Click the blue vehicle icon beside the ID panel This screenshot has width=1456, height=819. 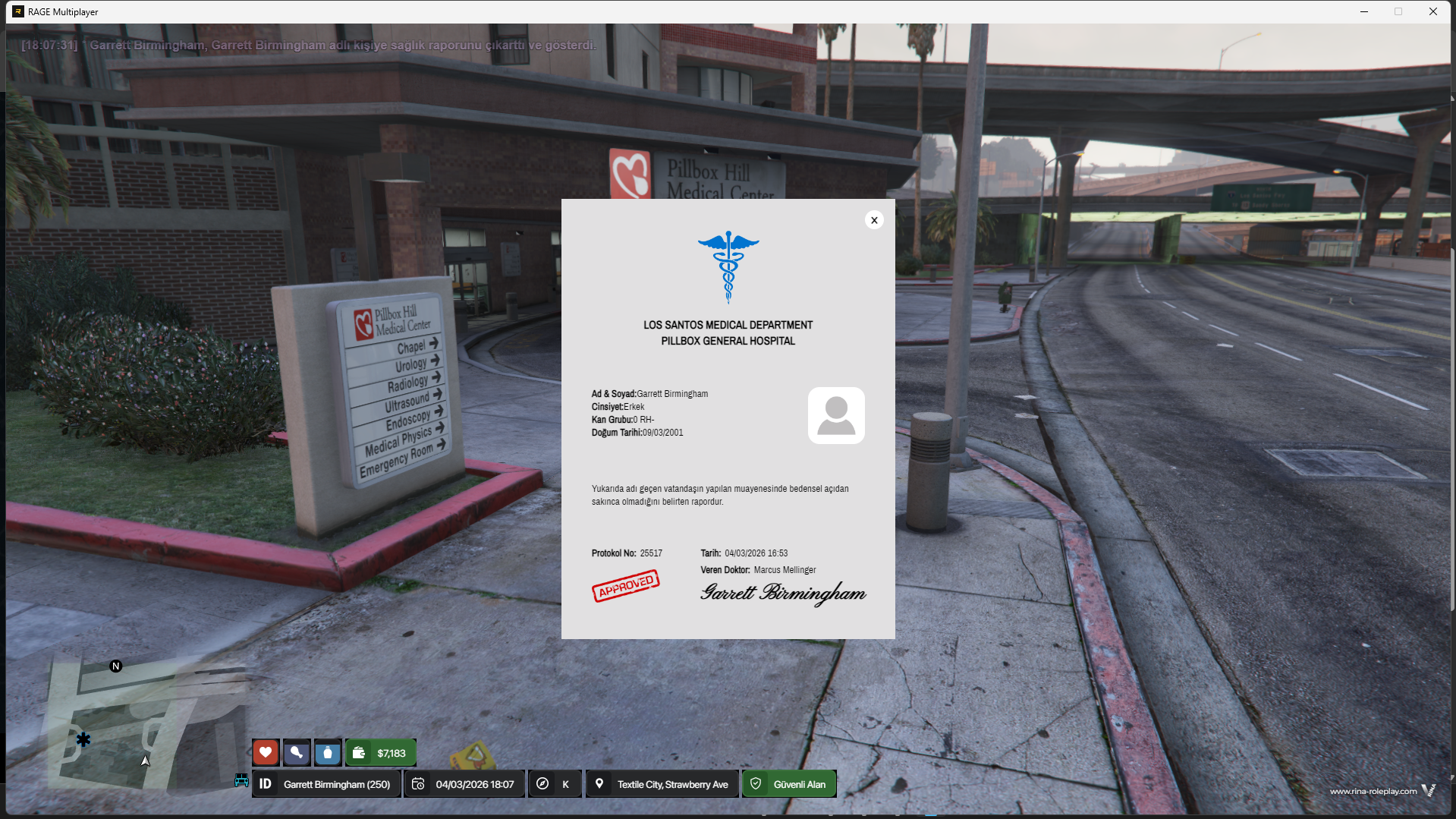click(x=241, y=780)
